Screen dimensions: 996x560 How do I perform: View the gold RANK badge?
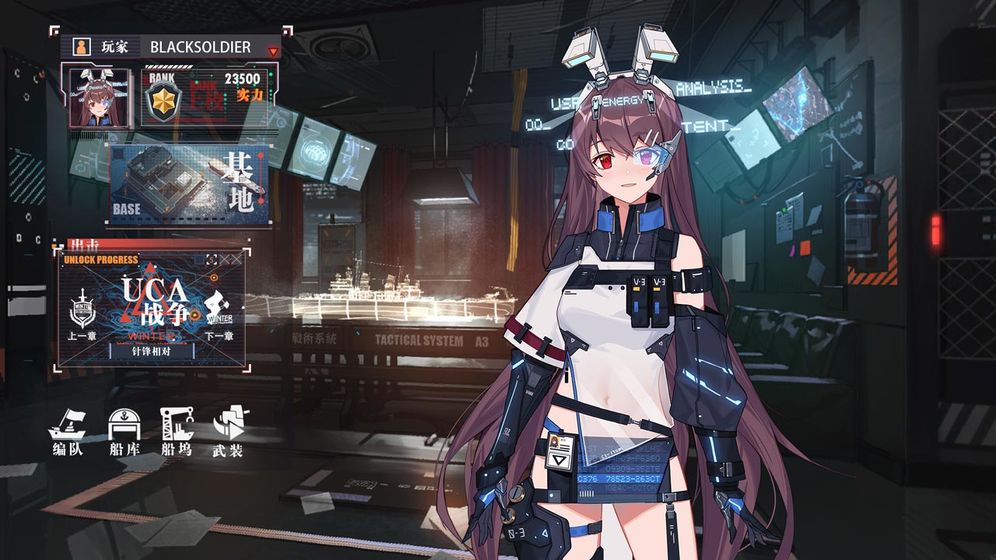coord(161,100)
